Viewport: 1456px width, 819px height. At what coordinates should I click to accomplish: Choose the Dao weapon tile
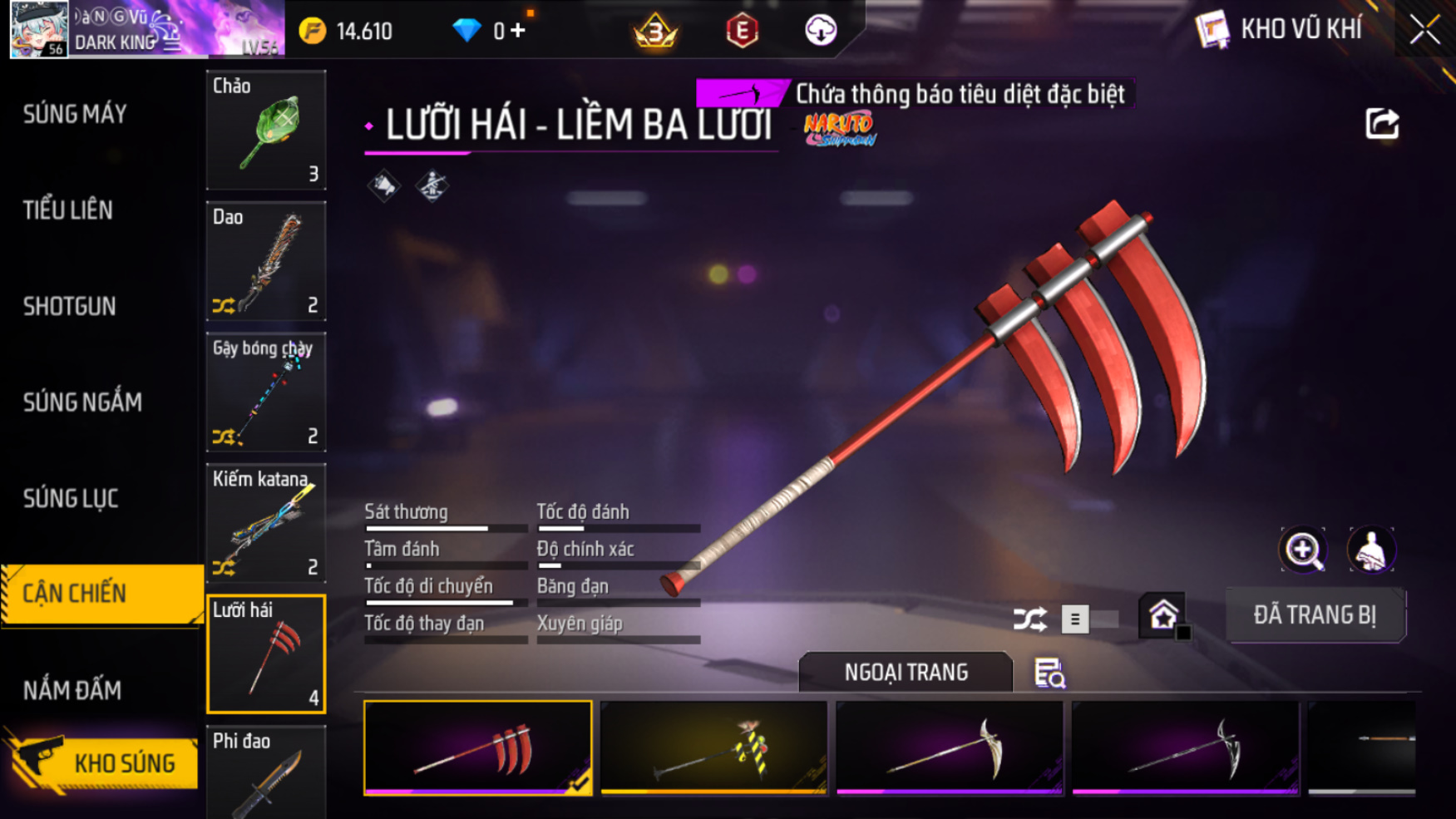[266, 261]
